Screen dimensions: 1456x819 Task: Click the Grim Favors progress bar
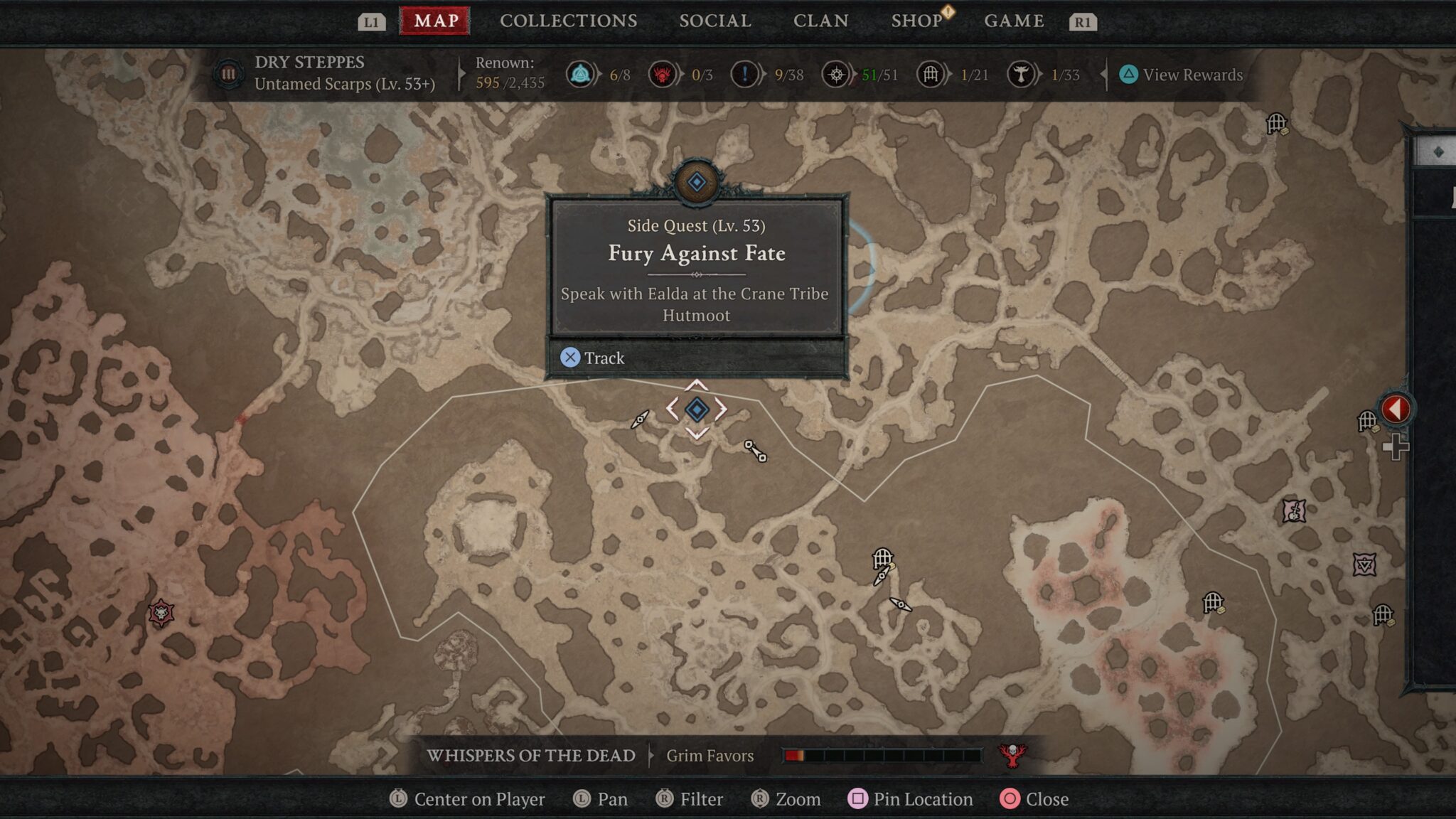pyautogui.click(x=882, y=756)
